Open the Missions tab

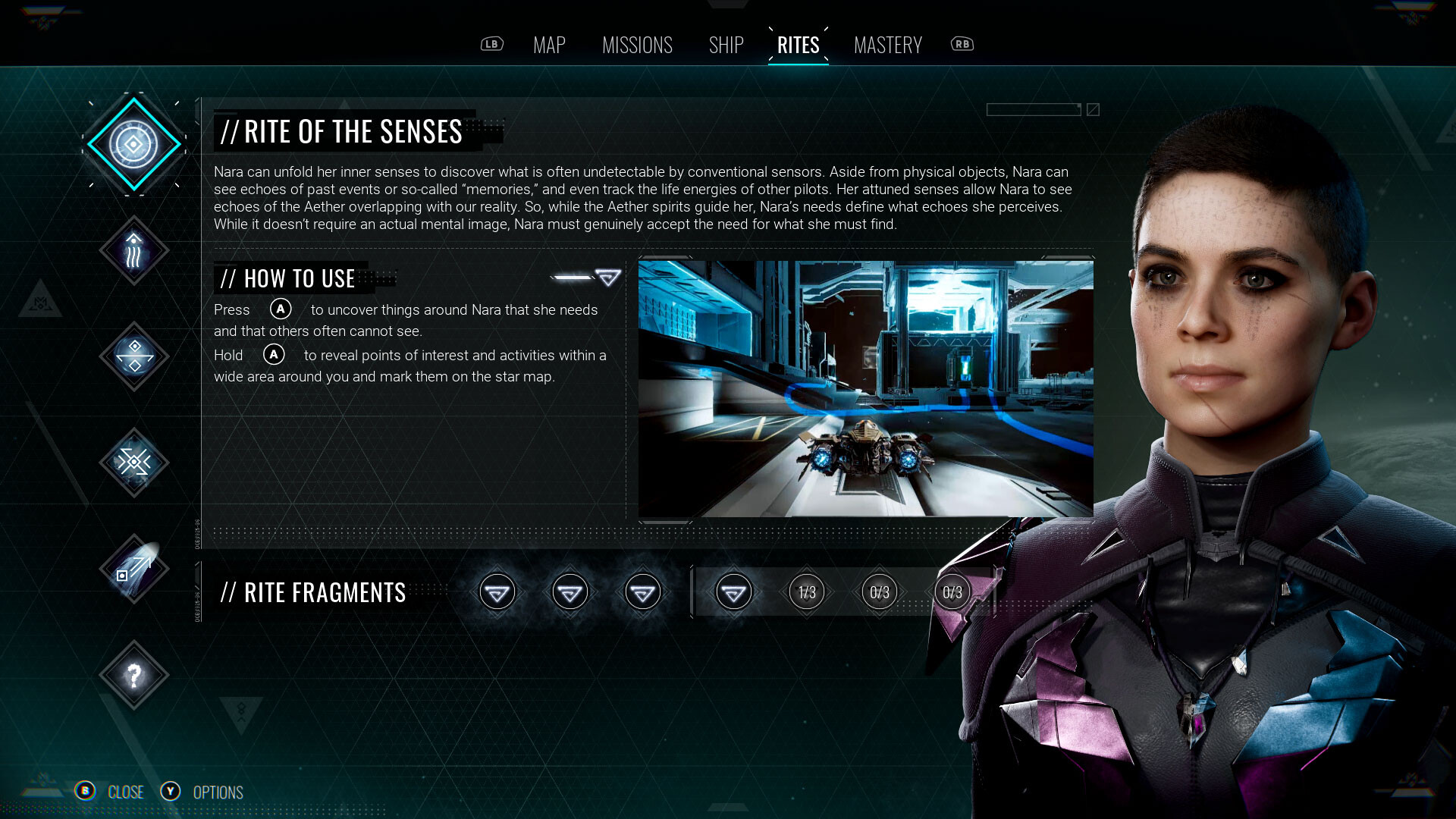click(x=637, y=45)
